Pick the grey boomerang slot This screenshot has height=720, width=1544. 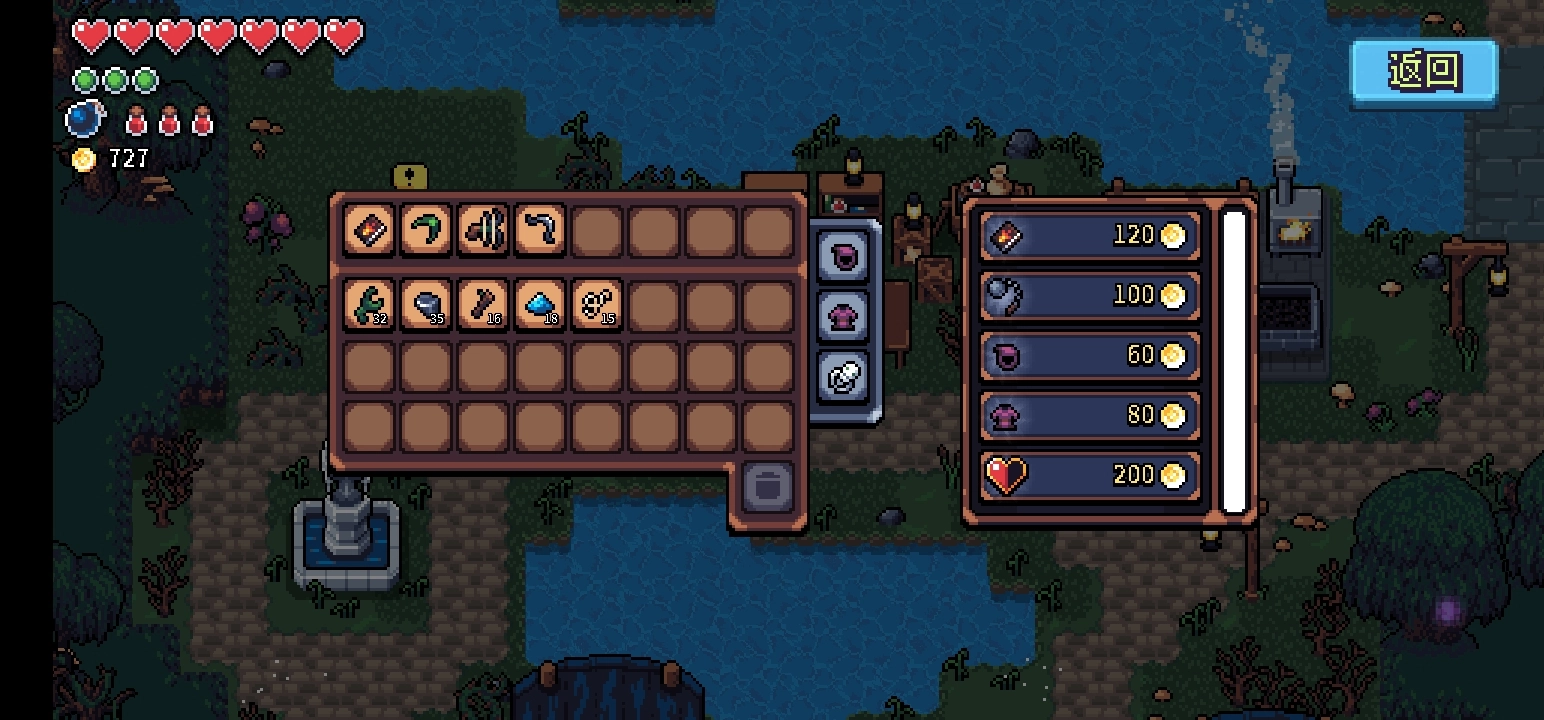[x=540, y=231]
